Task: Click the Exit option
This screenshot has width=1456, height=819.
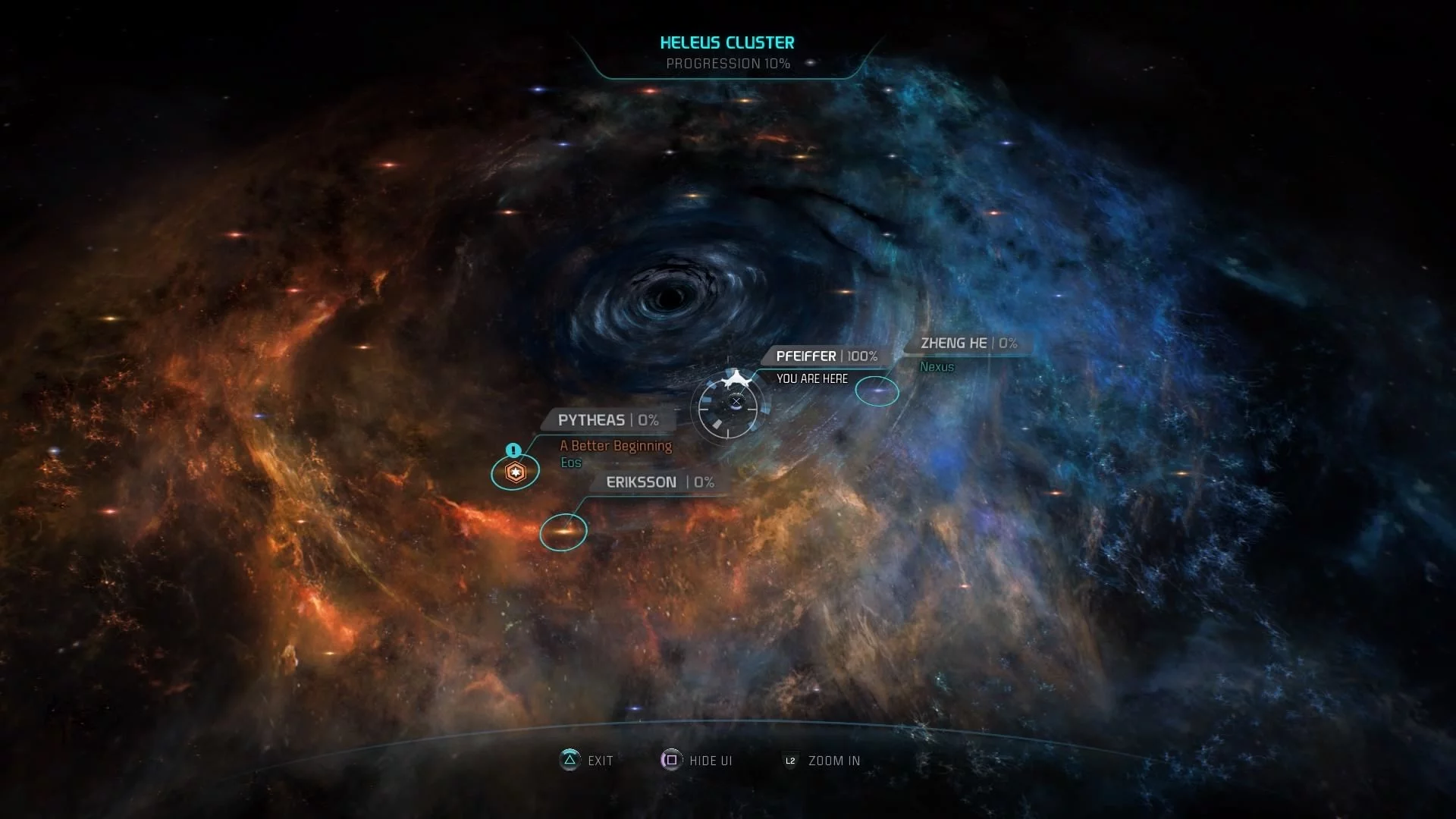Action: point(587,761)
